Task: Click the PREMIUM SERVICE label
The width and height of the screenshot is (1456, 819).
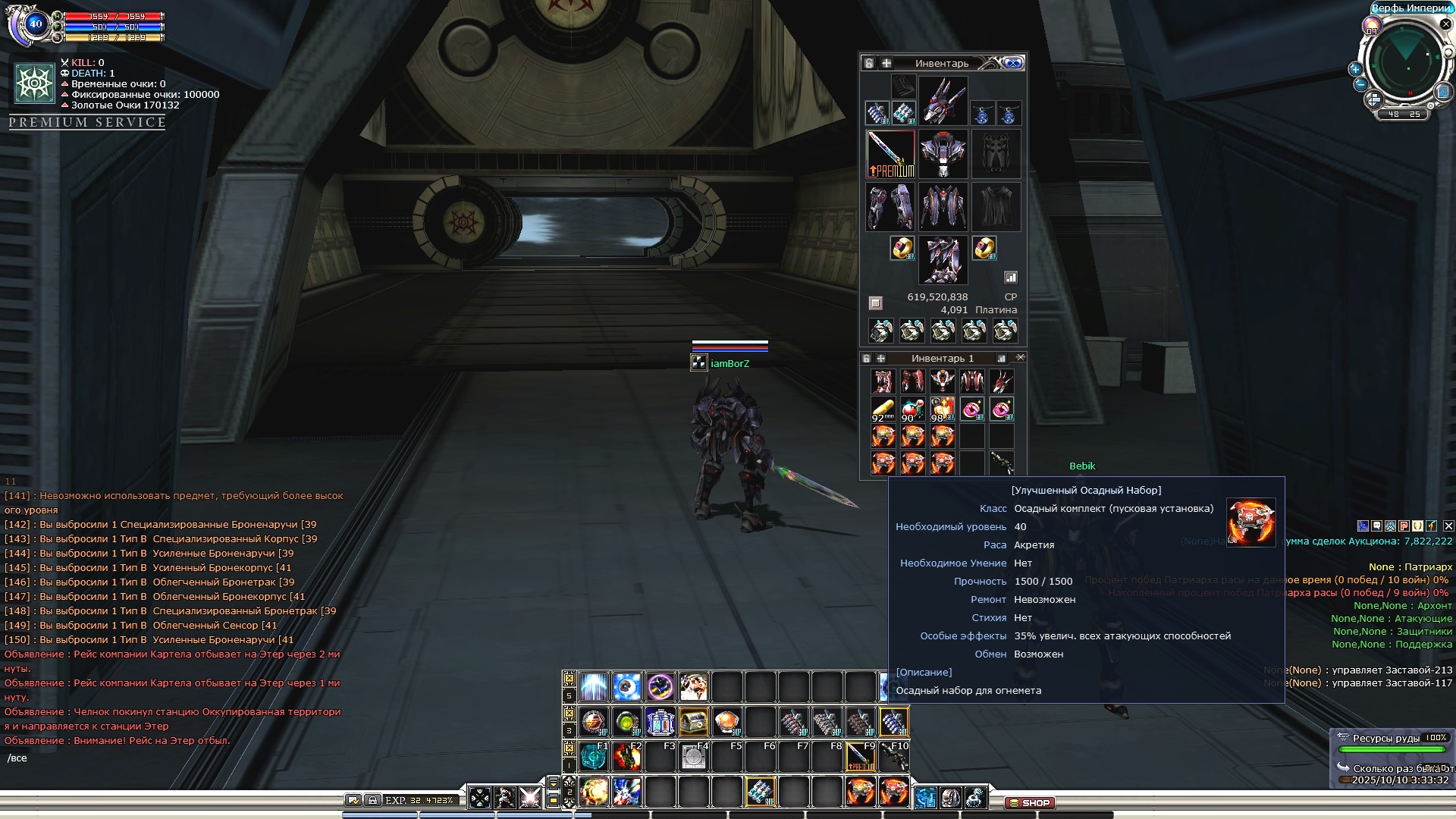Action: coord(87,122)
